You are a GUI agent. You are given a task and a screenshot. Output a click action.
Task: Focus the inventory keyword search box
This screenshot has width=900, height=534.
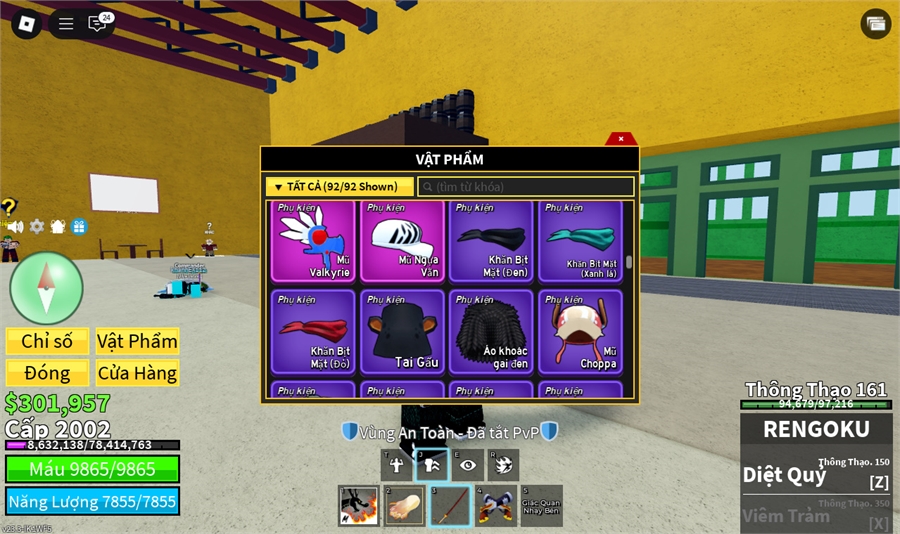coord(525,187)
